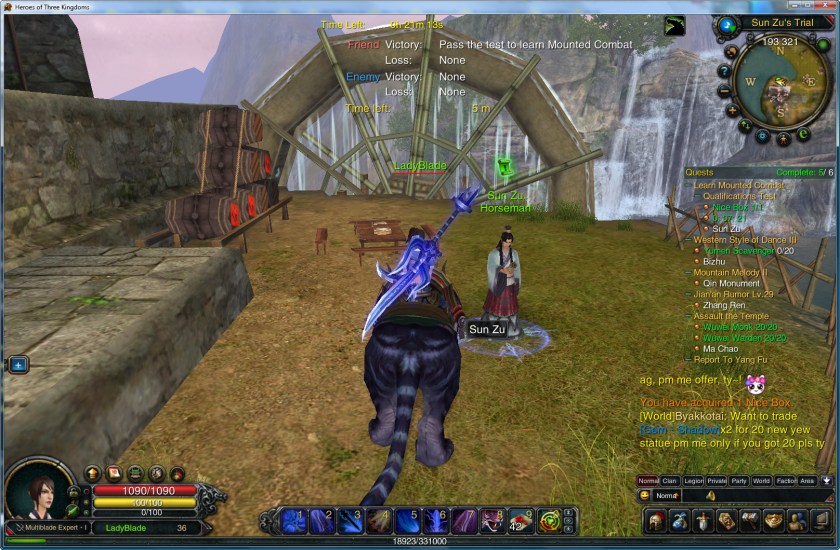Select the Party chat tab
This screenshot has height=550, width=840.
738,481
